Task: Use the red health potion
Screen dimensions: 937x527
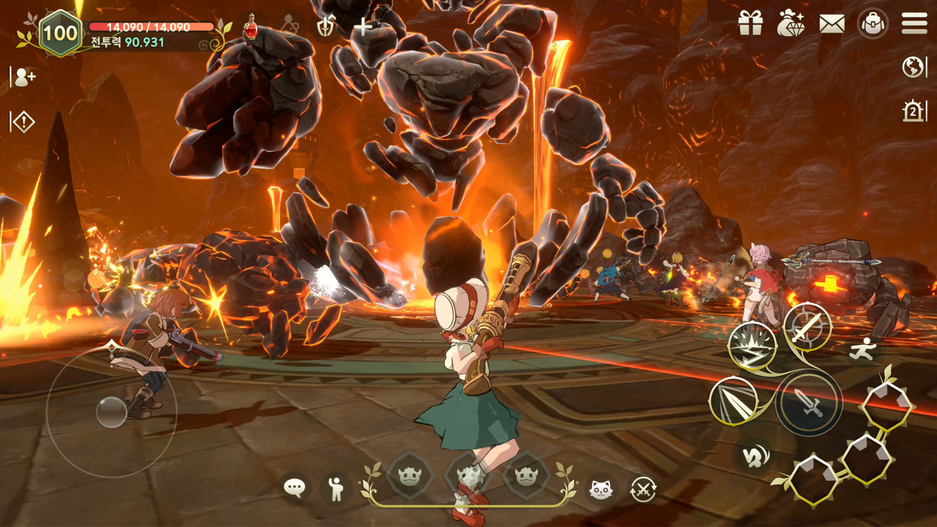Action: 250,26
